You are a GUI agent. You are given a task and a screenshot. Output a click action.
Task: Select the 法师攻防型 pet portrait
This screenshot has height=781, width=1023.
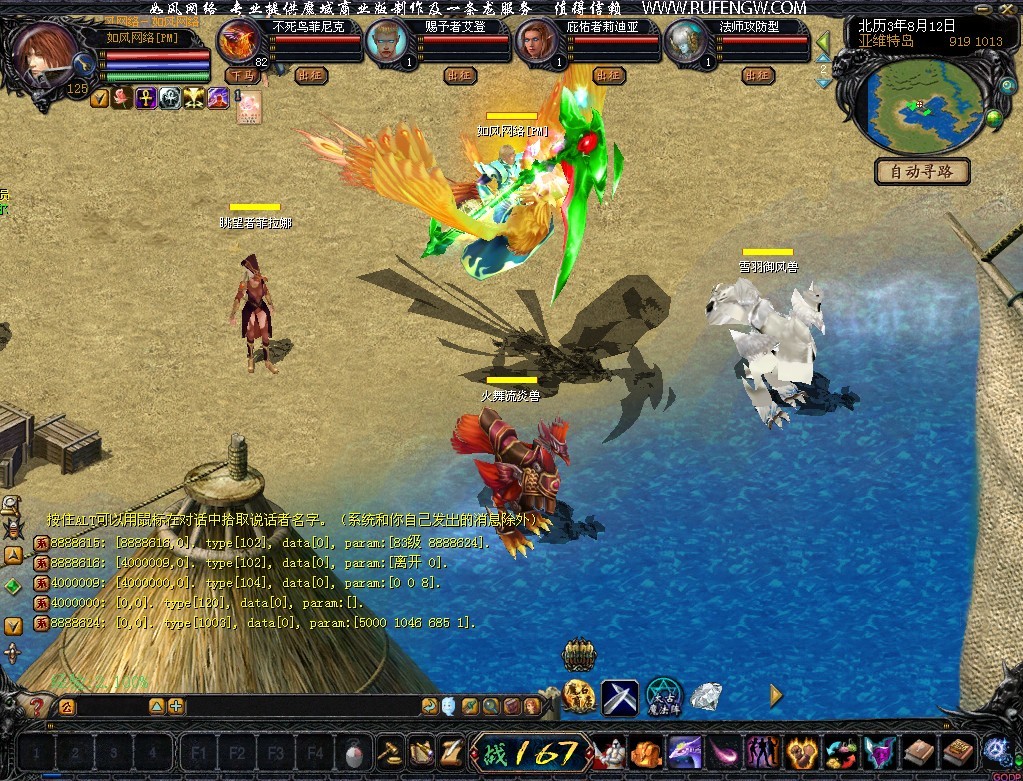(688, 42)
